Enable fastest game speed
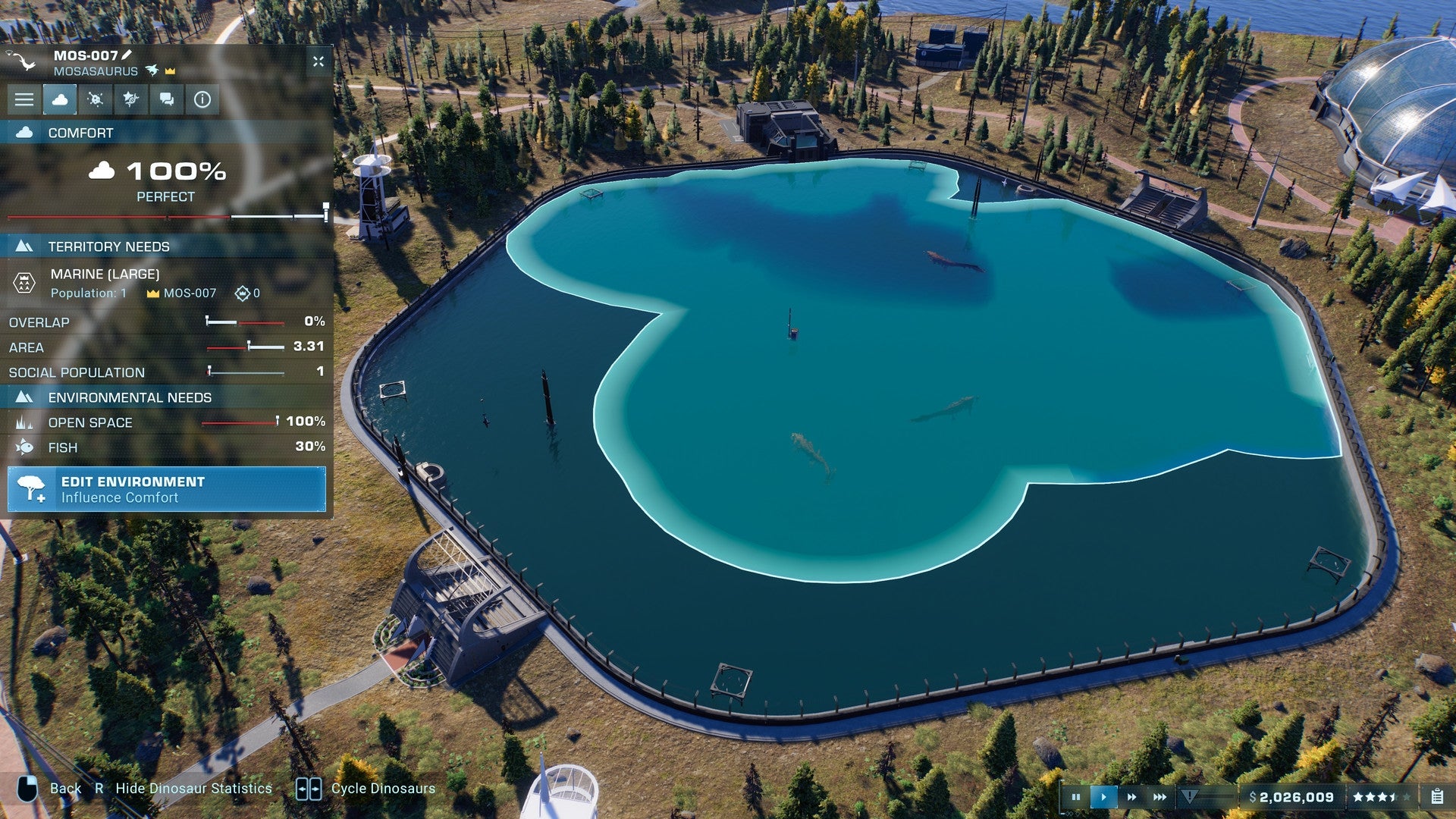Image resolution: width=1456 pixels, height=819 pixels. click(x=1159, y=797)
